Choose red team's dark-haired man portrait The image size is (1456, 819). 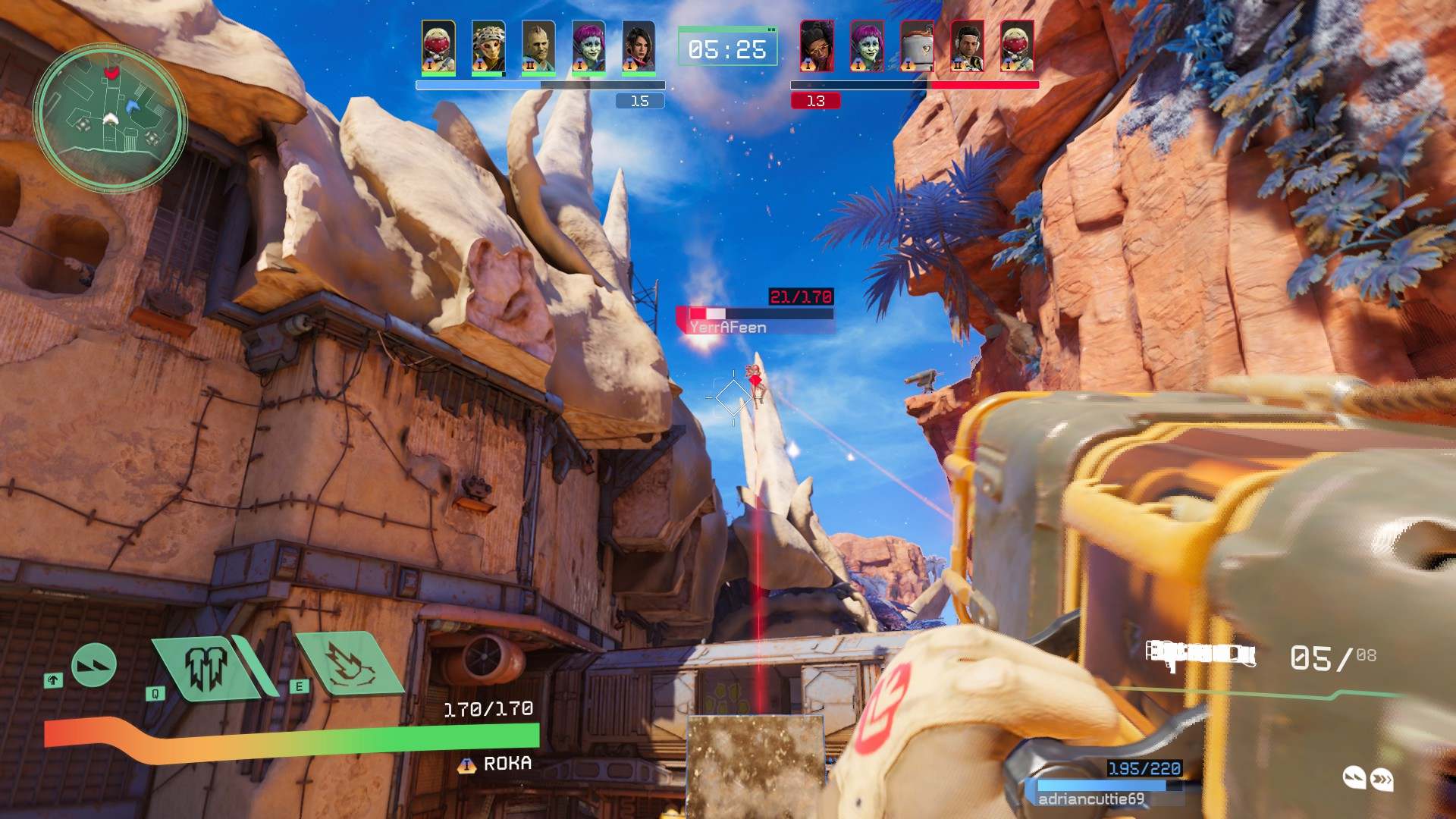tap(967, 45)
